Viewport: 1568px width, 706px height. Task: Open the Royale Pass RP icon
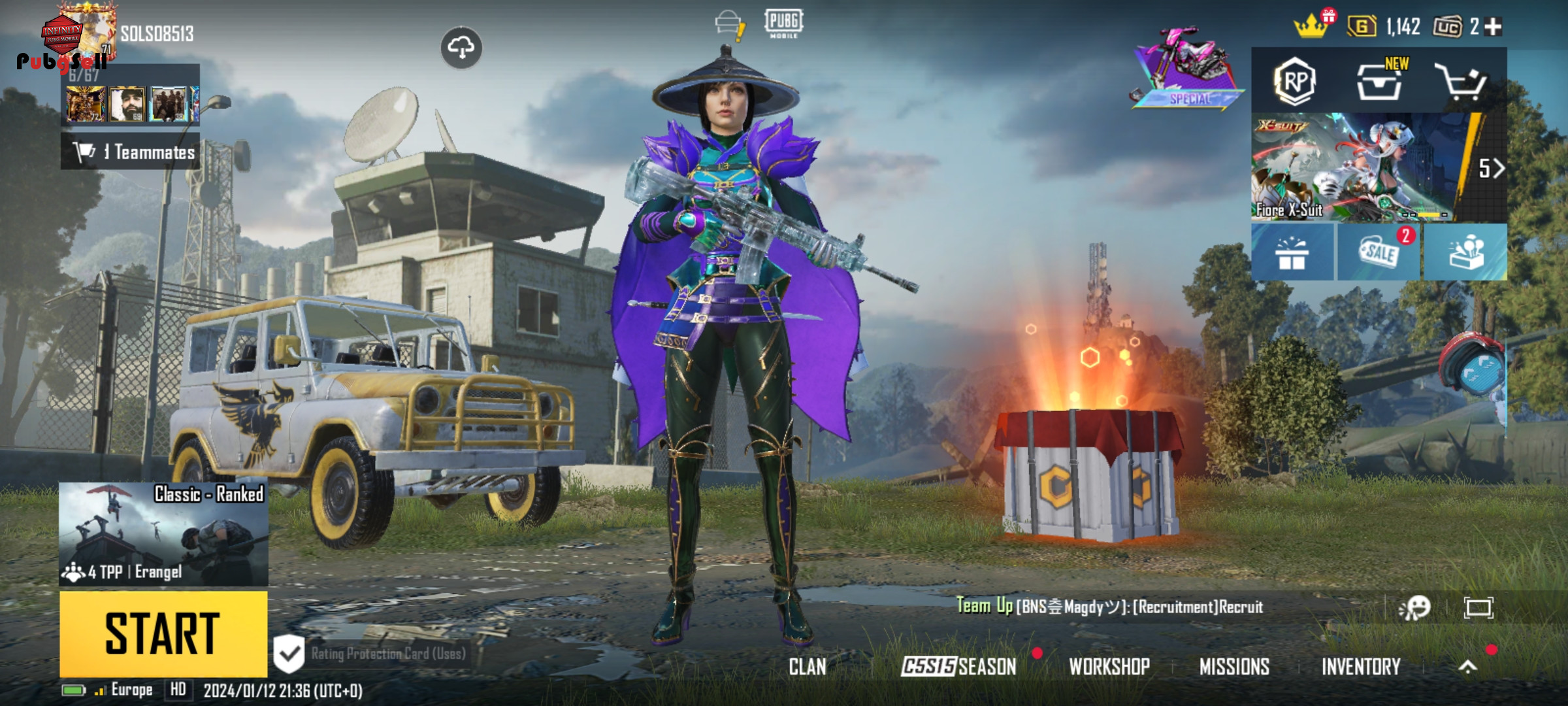(x=1294, y=82)
